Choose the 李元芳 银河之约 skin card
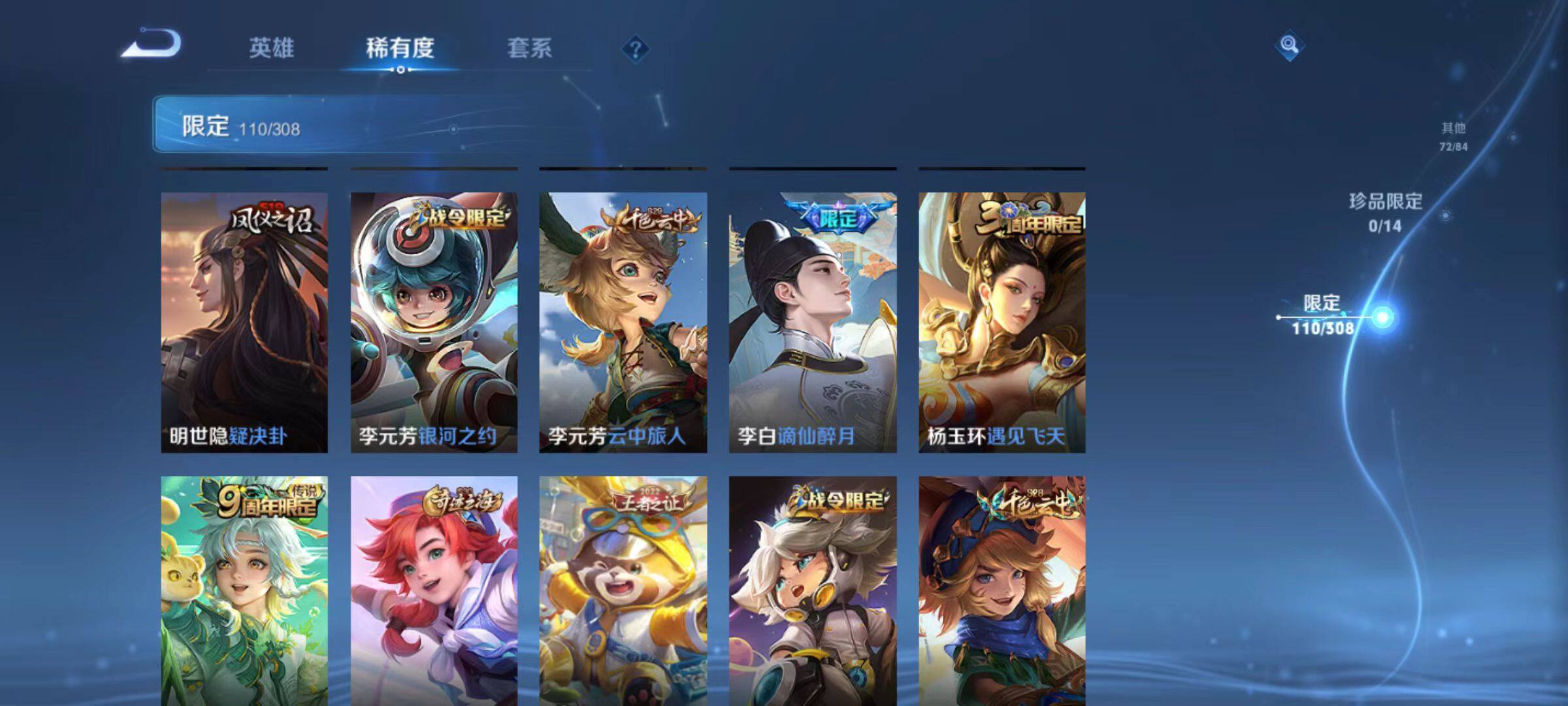The width and height of the screenshot is (1568, 706). 434,322
